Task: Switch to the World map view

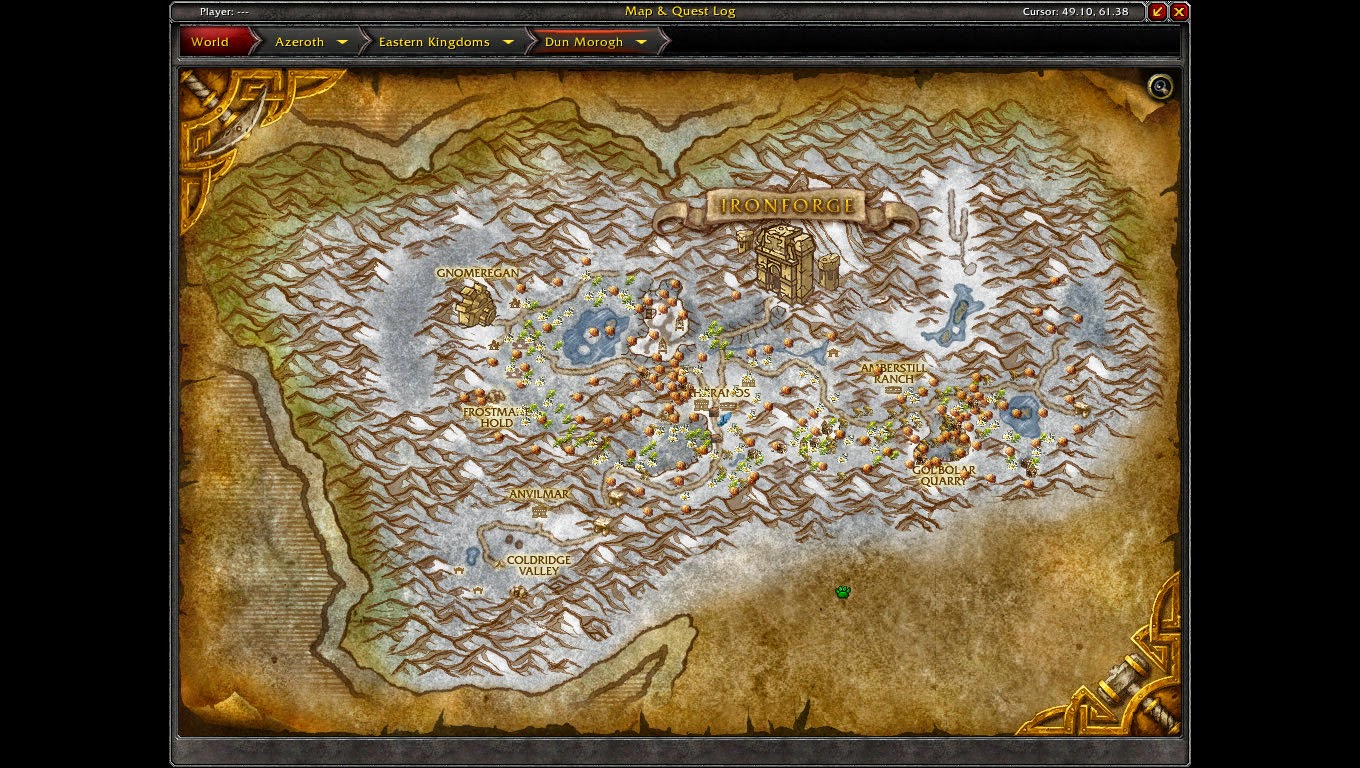Action: point(209,42)
